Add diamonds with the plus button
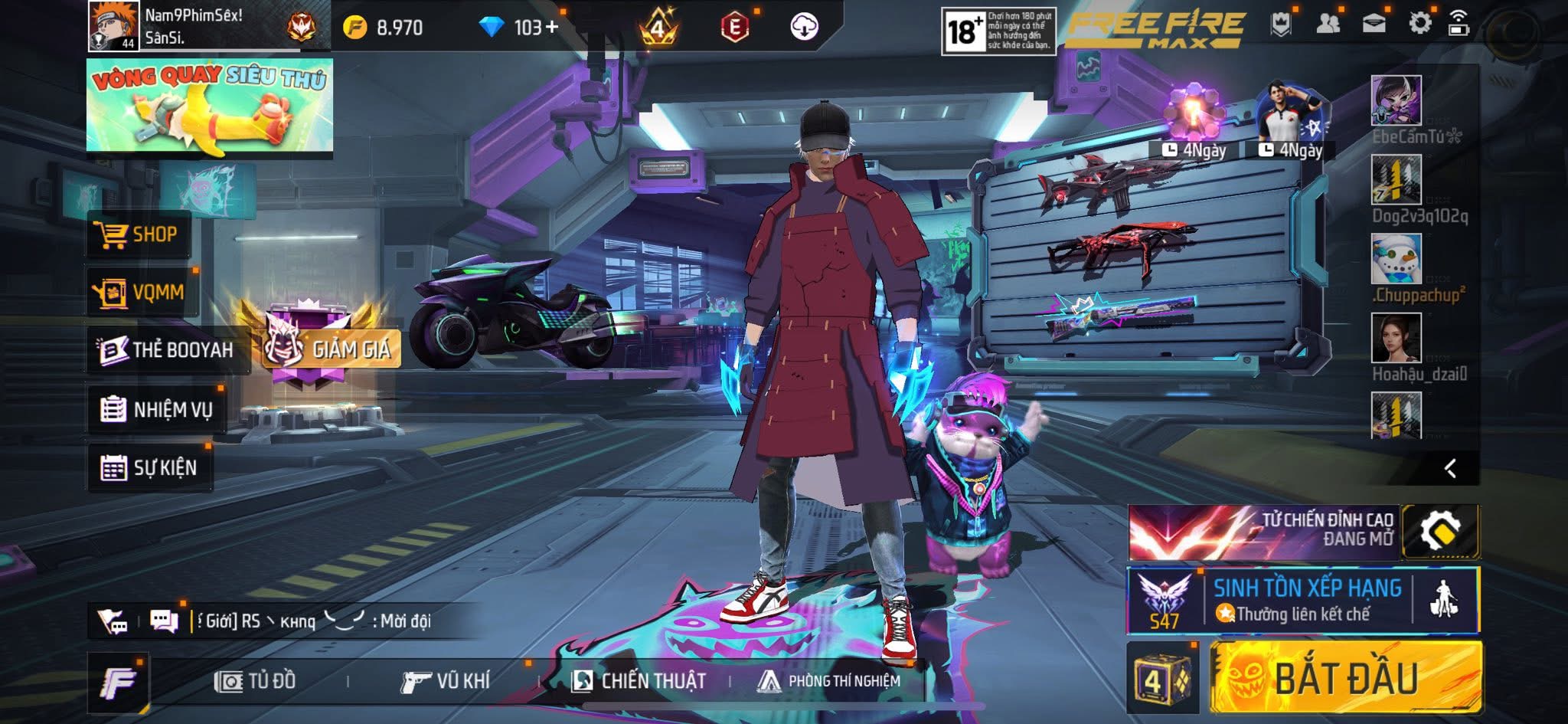Viewport: 1568px width, 724px height. [x=551, y=28]
